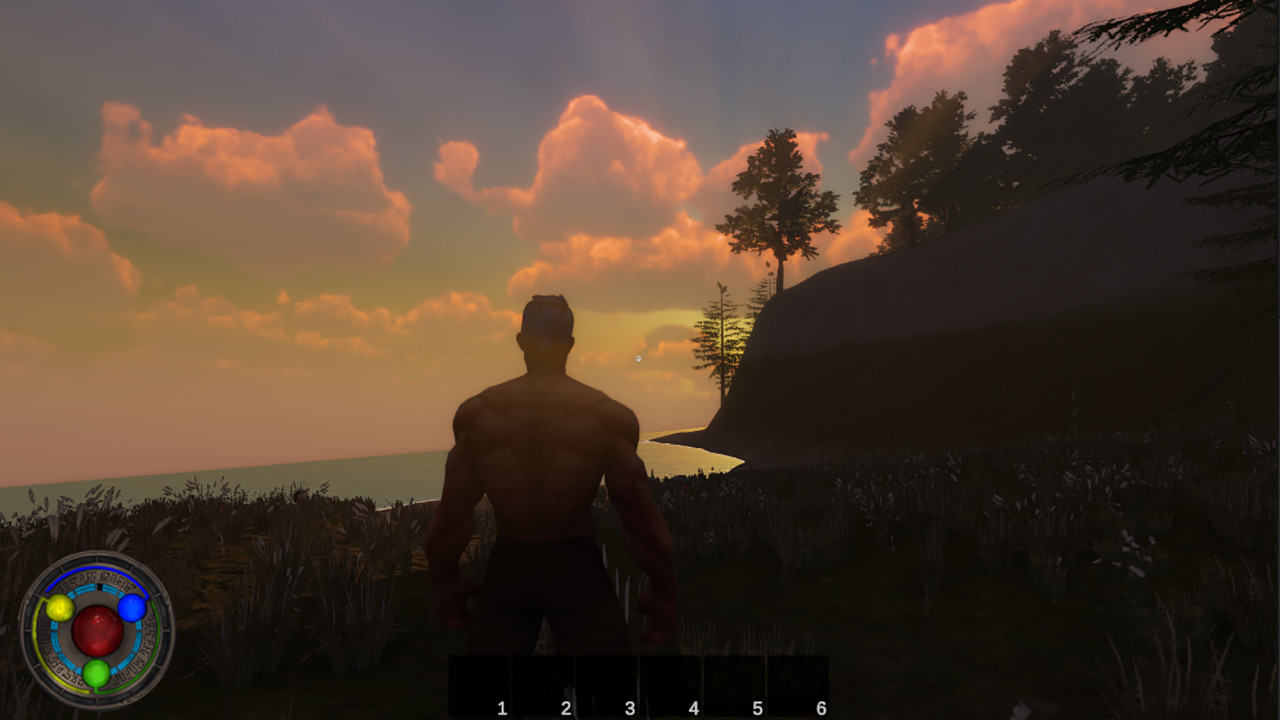1280x720 pixels.
Task: Select hotbar slot 2
Action: click(543, 685)
